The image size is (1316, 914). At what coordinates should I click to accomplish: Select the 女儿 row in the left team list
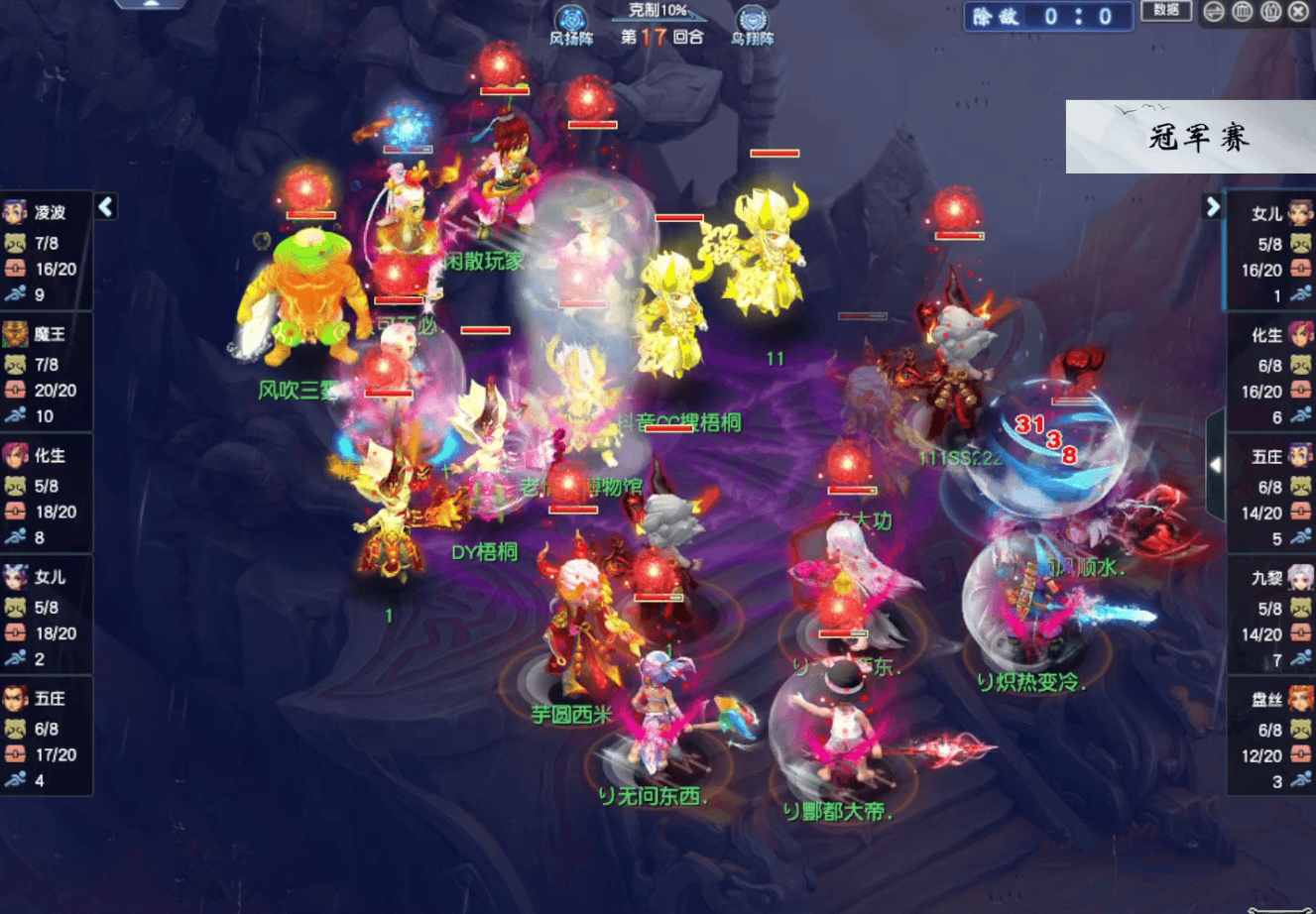click(47, 616)
